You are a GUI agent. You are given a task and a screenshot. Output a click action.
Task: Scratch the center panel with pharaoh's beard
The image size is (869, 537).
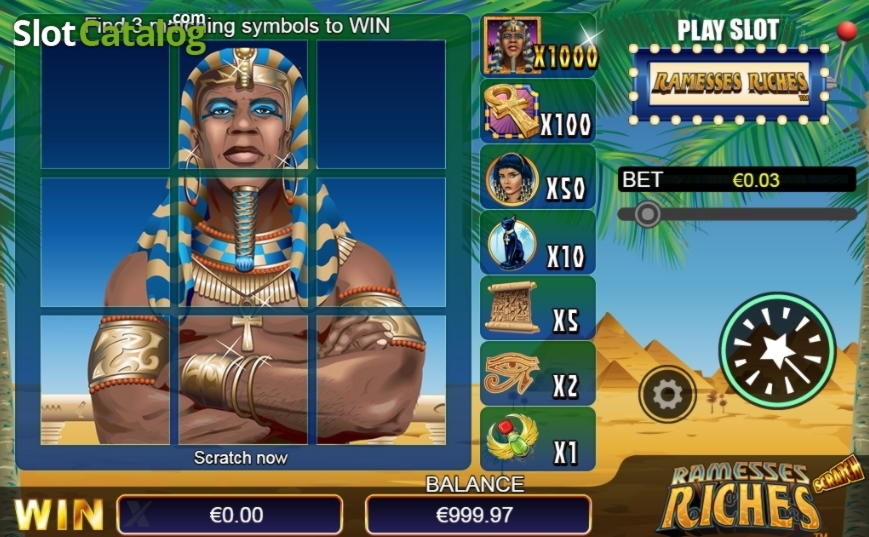tap(243, 241)
